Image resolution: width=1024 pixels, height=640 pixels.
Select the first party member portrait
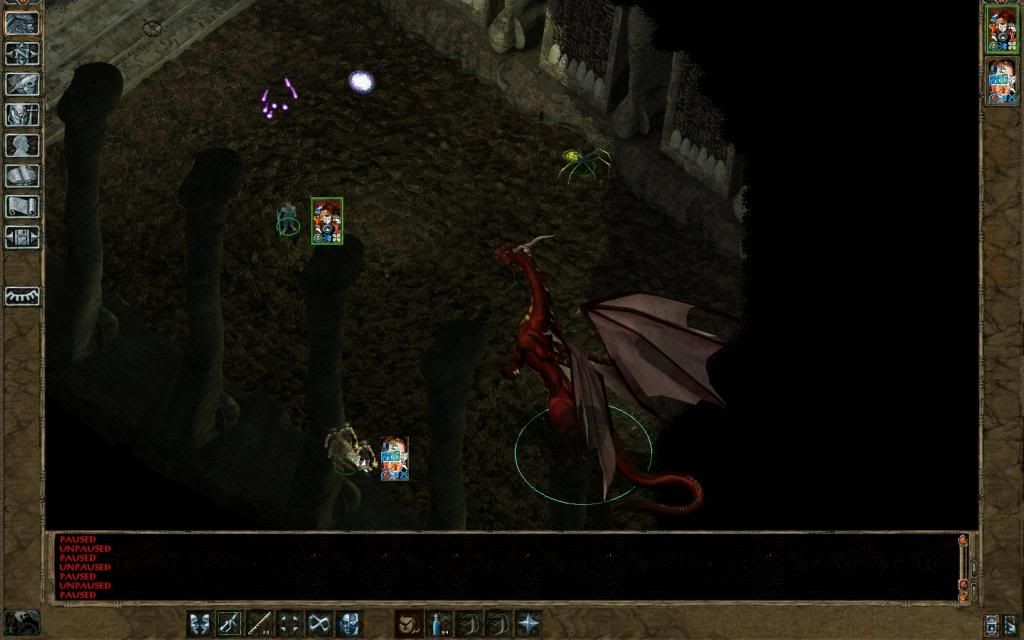pyautogui.click(x=1001, y=29)
